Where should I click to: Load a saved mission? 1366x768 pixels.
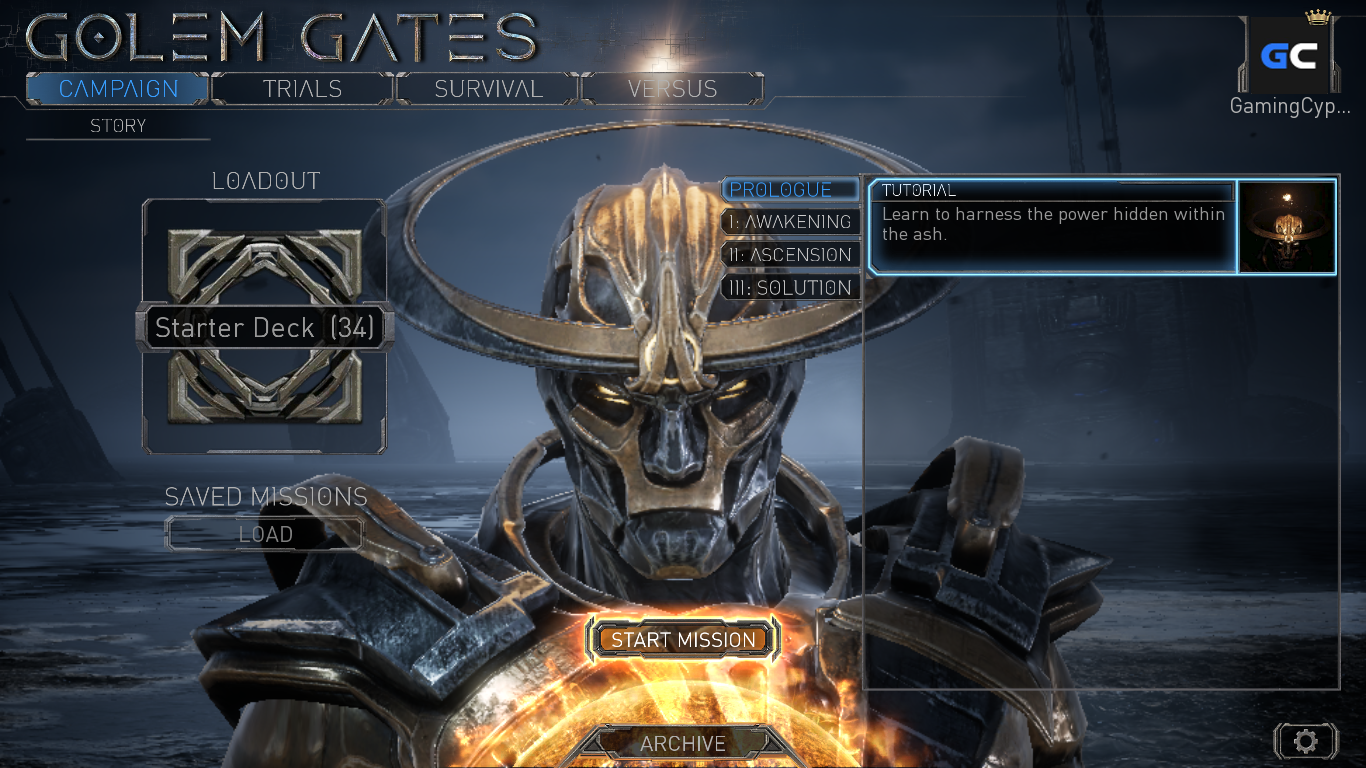tap(265, 534)
